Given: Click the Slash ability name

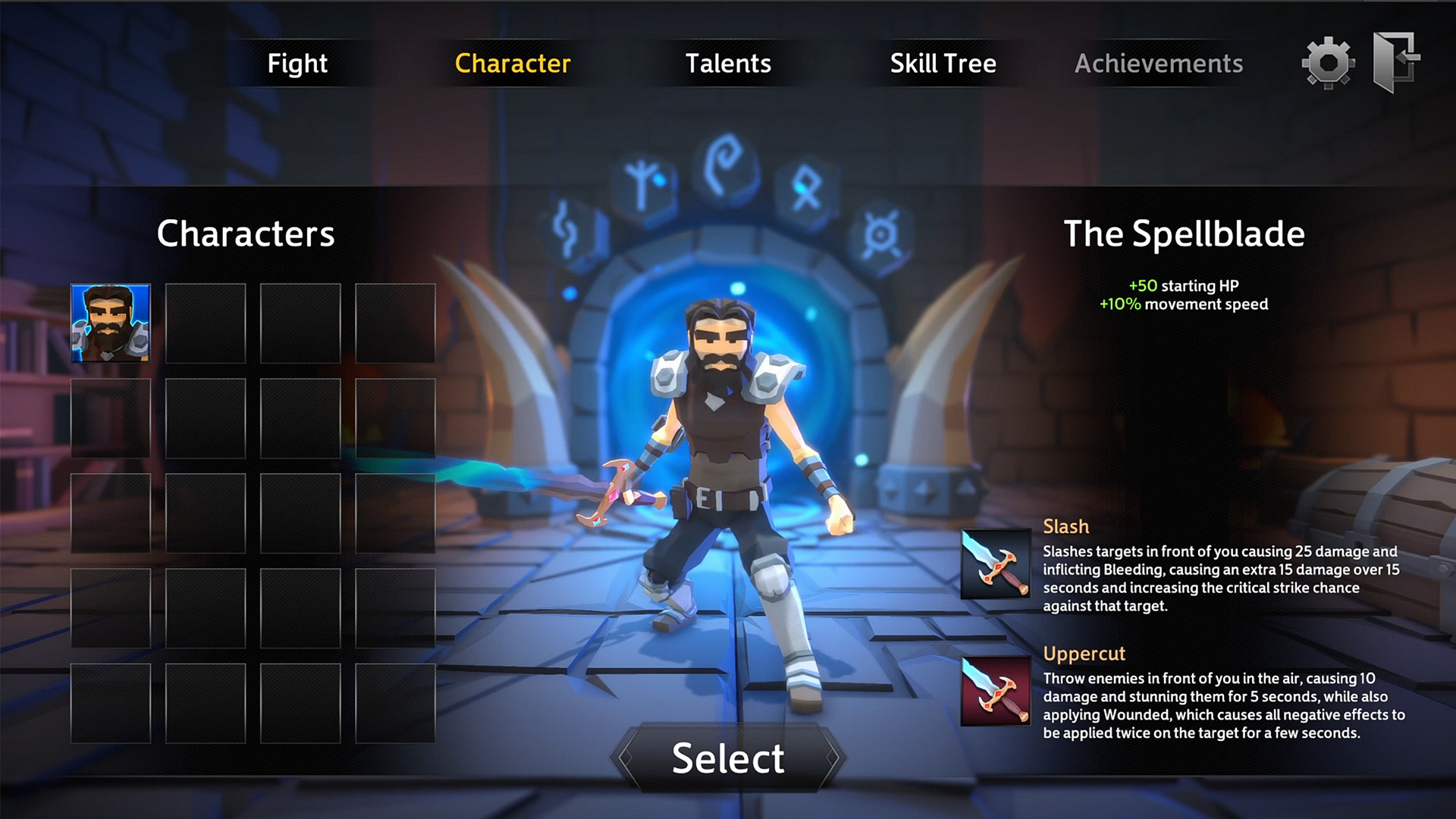Looking at the screenshot, I should point(1065,526).
